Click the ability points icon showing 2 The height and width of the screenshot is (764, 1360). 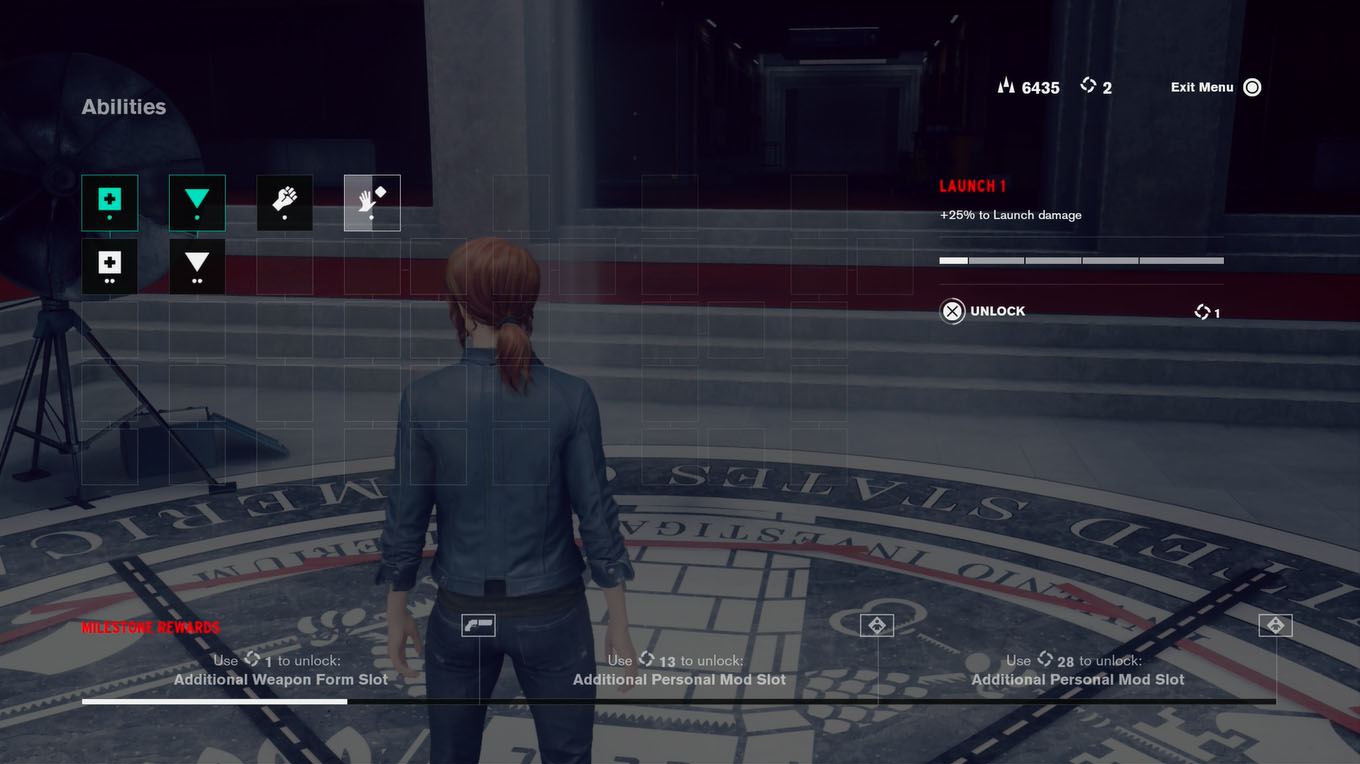tap(1089, 85)
